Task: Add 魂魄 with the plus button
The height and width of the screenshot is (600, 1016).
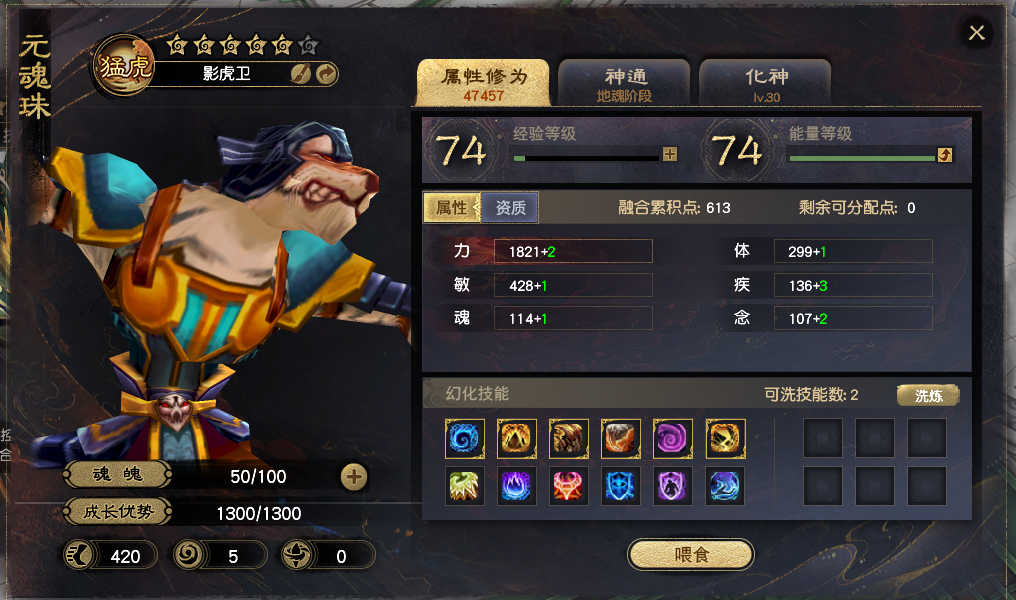Action: [x=354, y=477]
